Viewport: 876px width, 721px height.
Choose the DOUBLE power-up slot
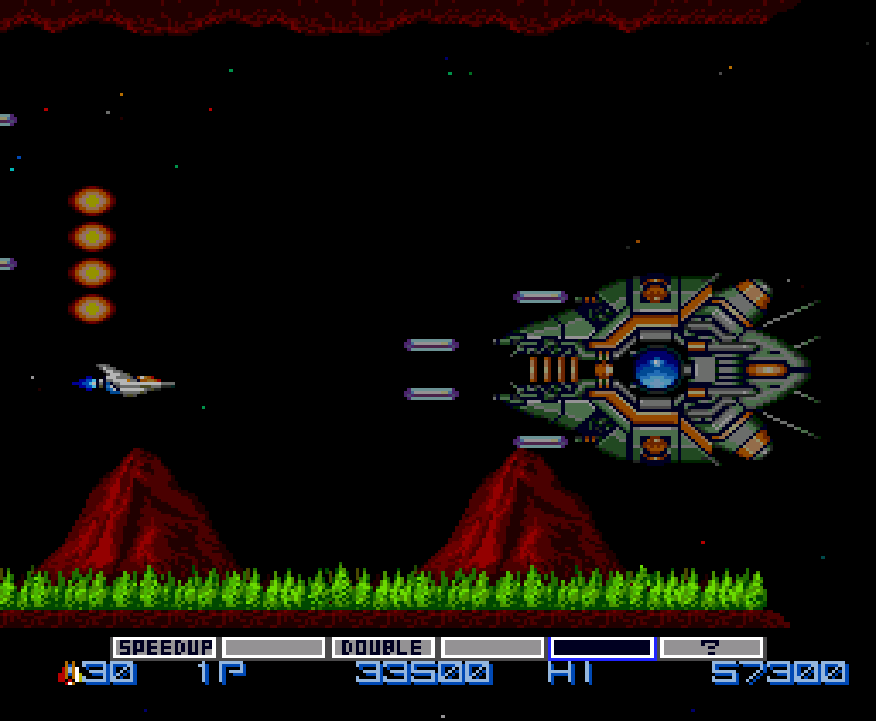pos(383,647)
